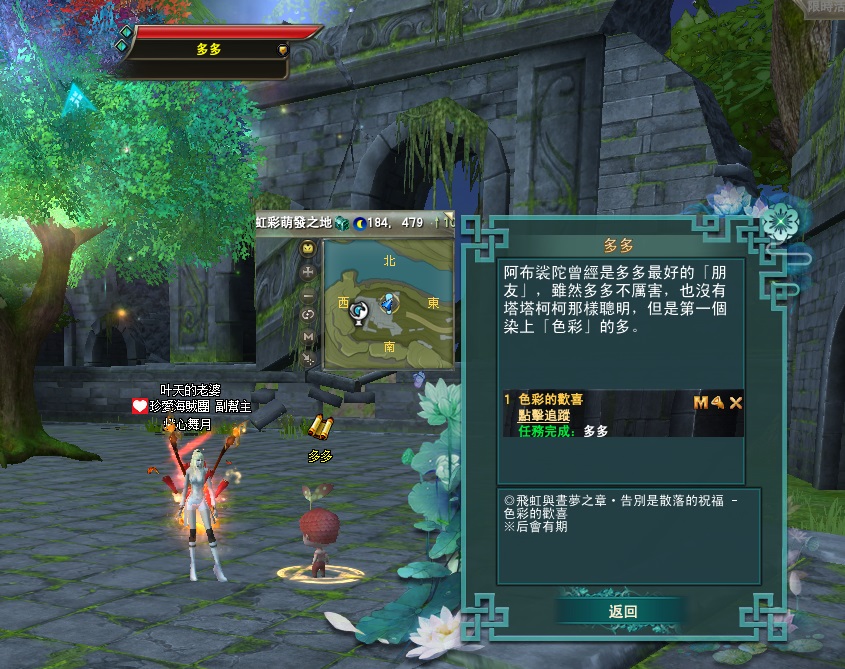Screen dimensions: 845x669
Task: Select the 多多 target name frame
Action: click(x=208, y=49)
